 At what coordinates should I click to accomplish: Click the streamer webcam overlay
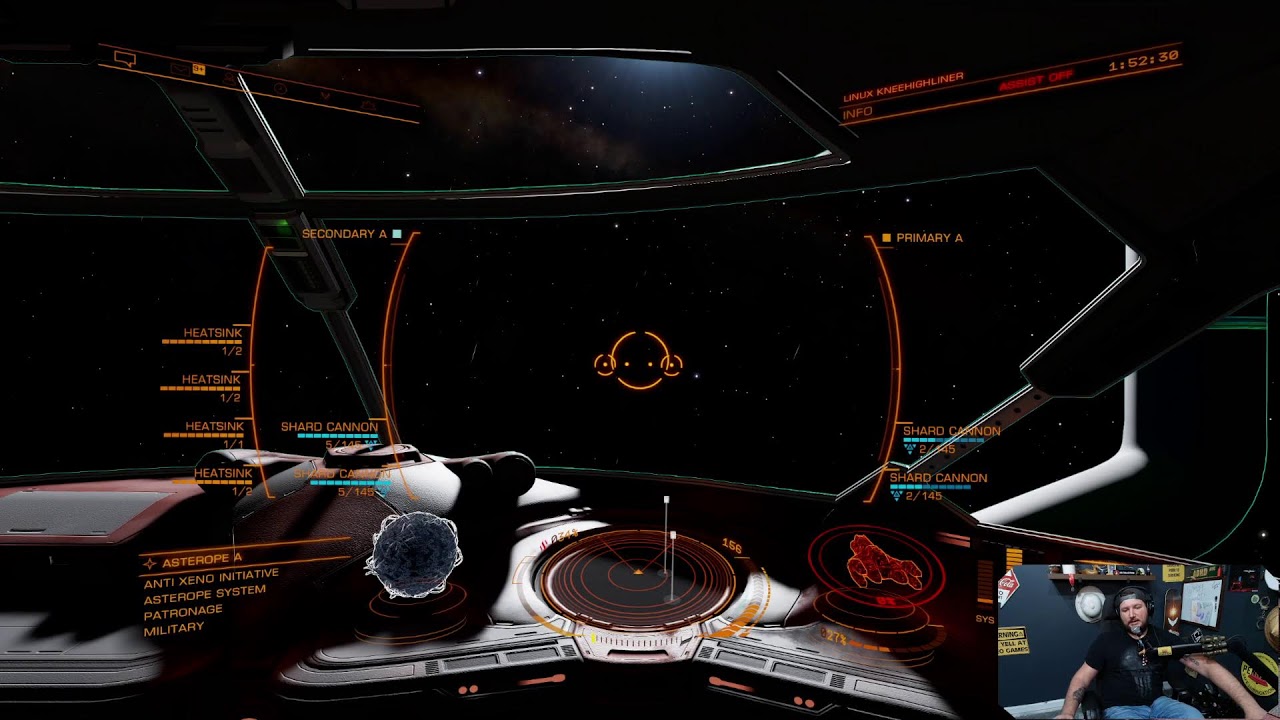[1138, 641]
